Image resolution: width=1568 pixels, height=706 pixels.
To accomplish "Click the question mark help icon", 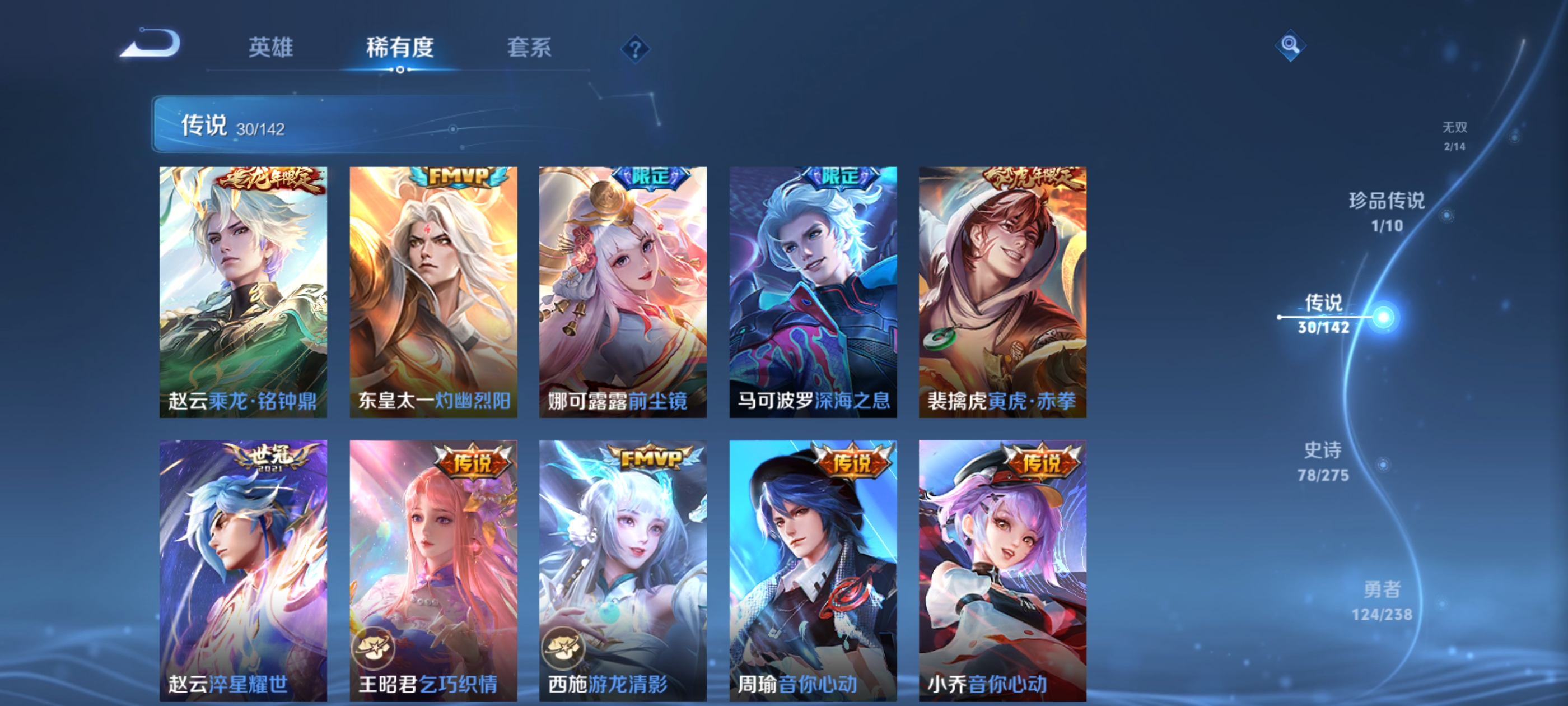I will tap(634, 50).
